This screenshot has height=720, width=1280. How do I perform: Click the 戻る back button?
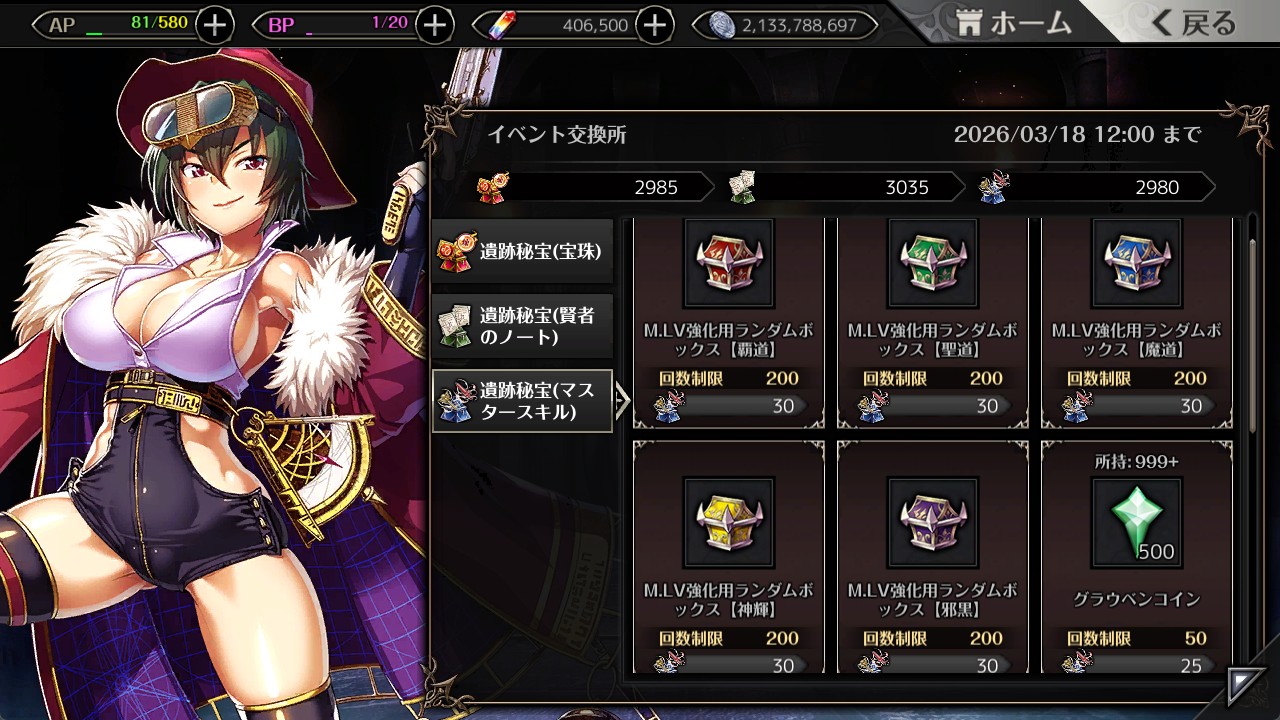(1193, 24)
